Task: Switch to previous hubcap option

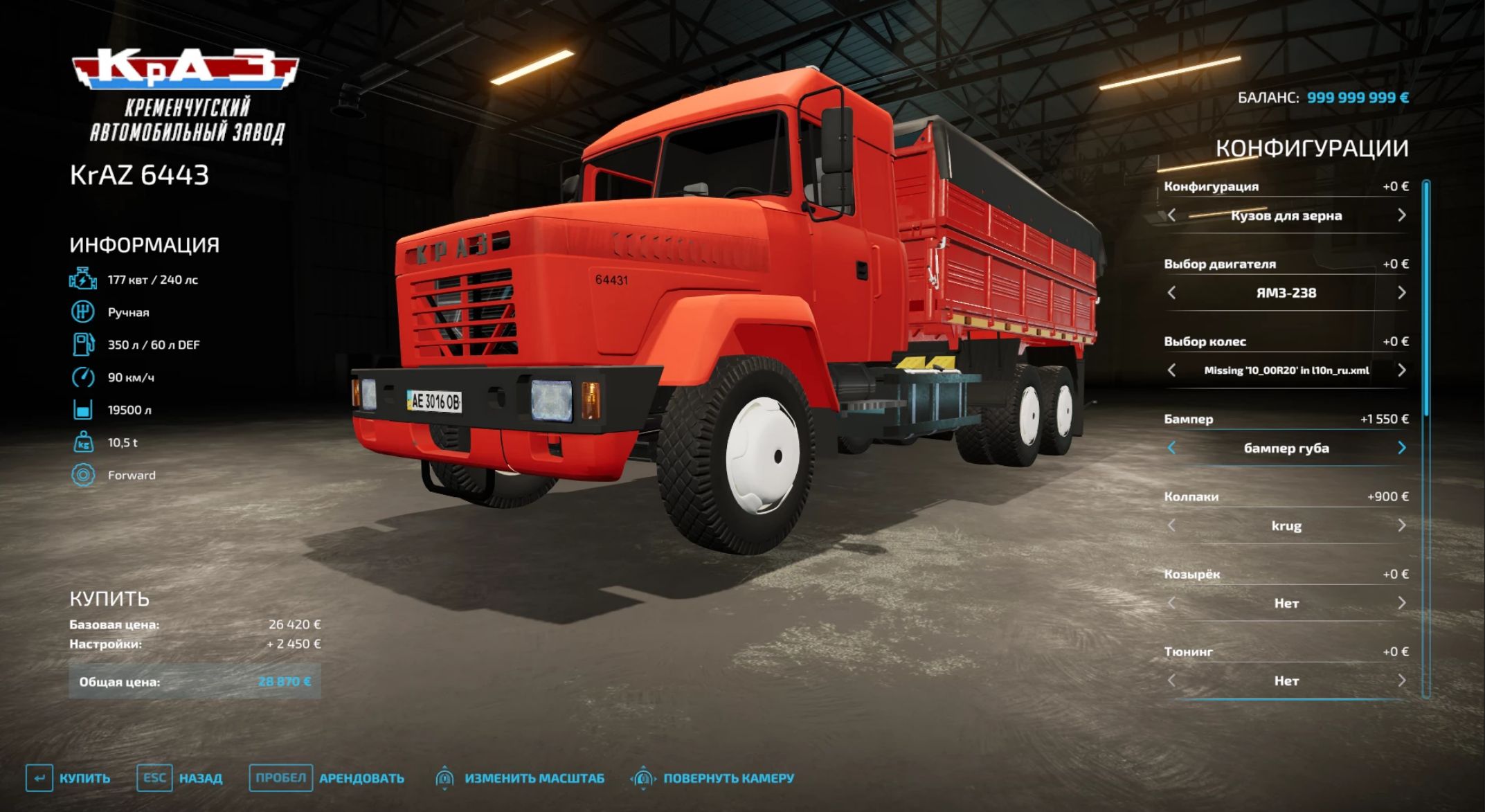Action: tap(1171, 525)
